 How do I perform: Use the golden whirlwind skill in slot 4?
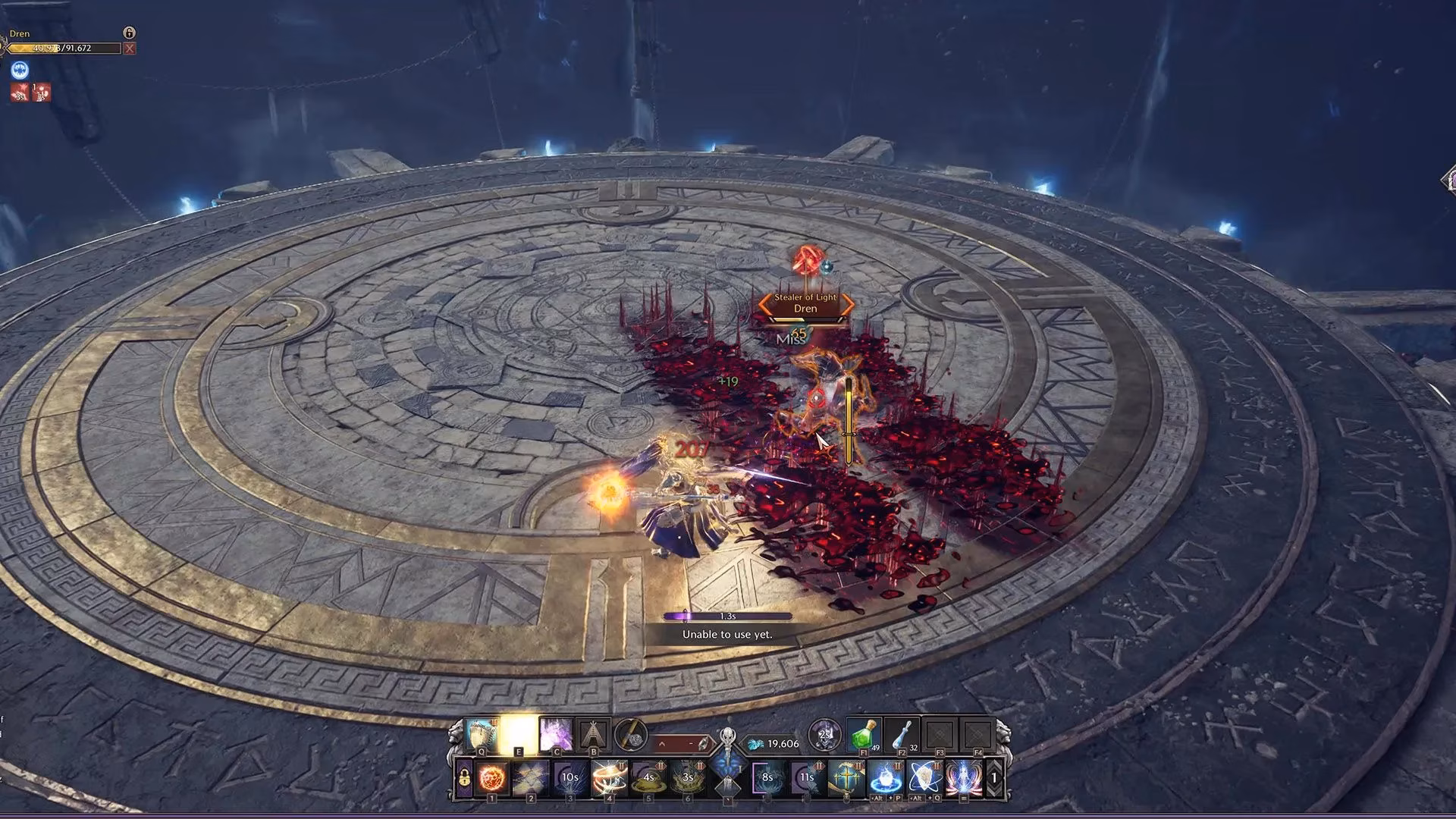609,778
